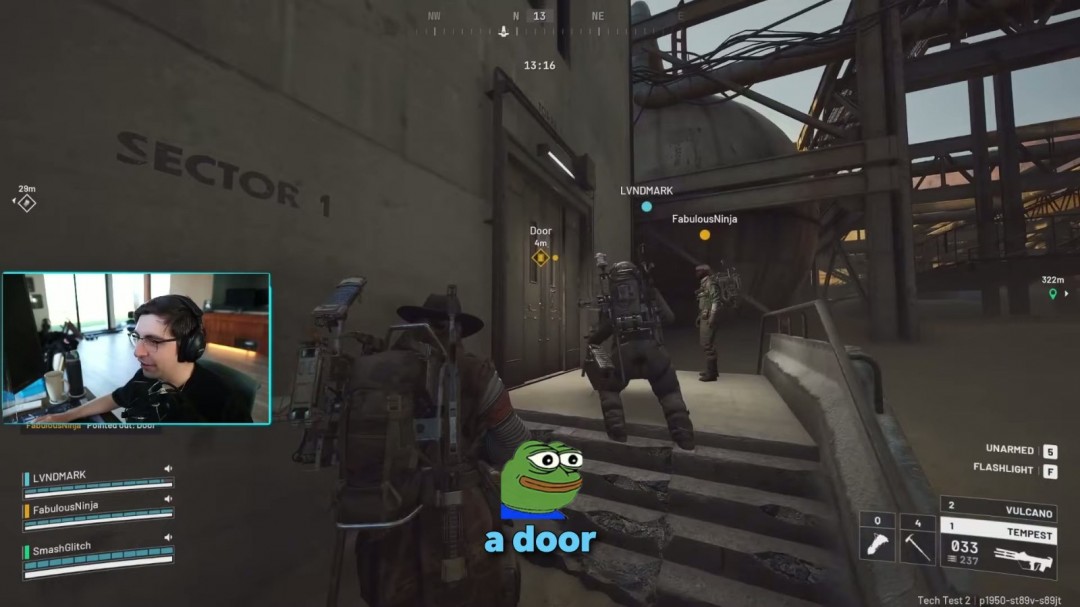Image resolution: width=1080 pixels, height=607 pixels.
Task: Click the Door ping marker
Action: 540,258
